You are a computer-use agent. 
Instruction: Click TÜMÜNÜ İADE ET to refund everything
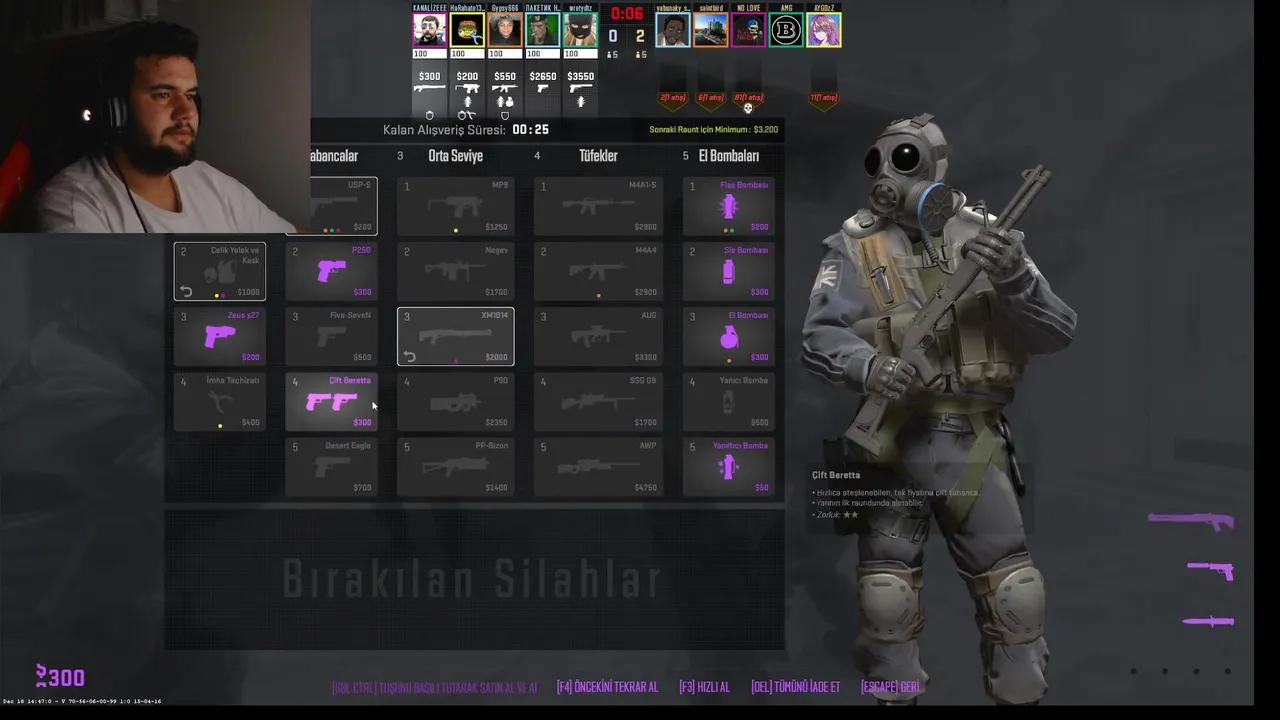tap(794, 687)
